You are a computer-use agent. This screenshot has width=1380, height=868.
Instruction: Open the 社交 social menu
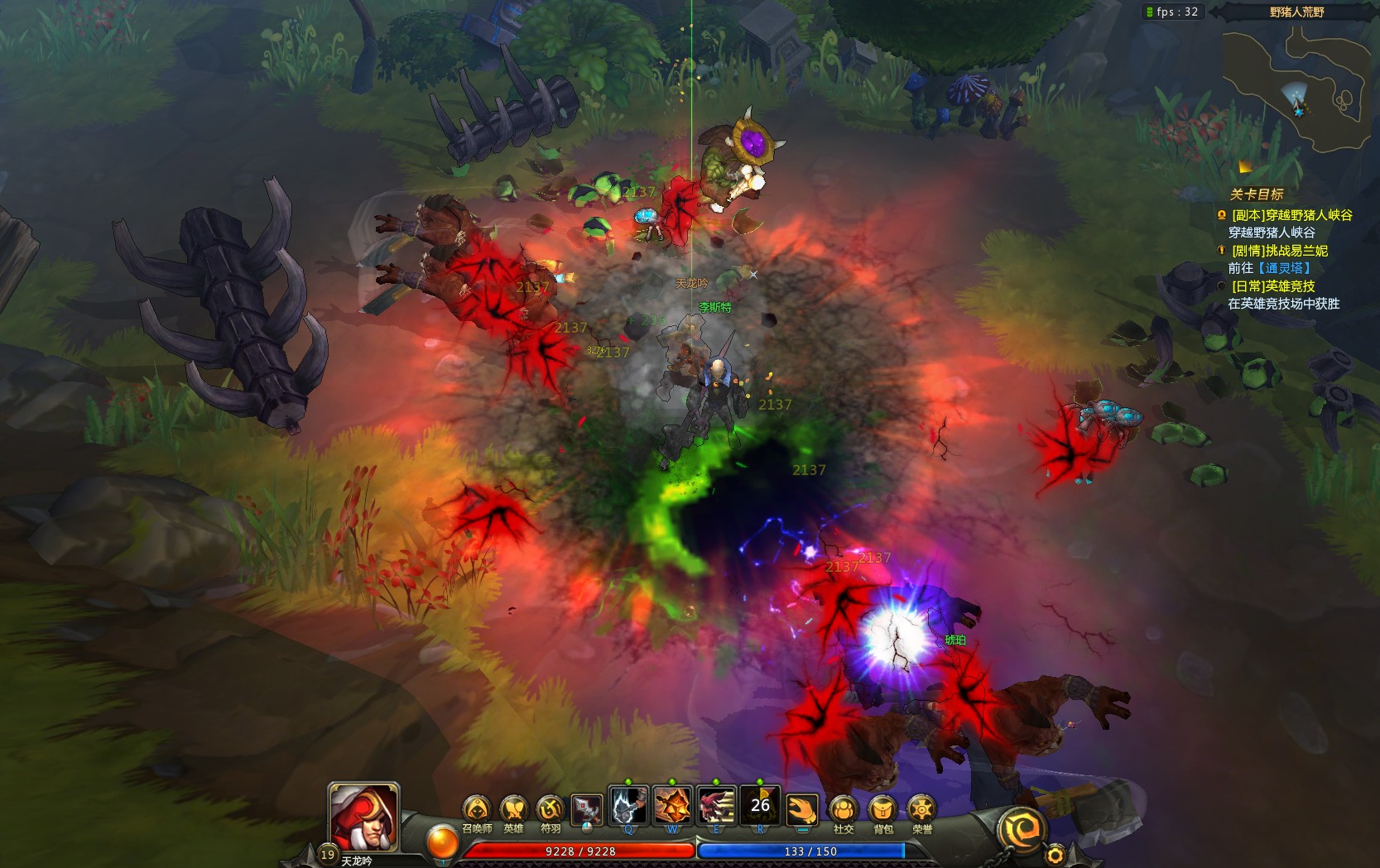click(843, 810)
